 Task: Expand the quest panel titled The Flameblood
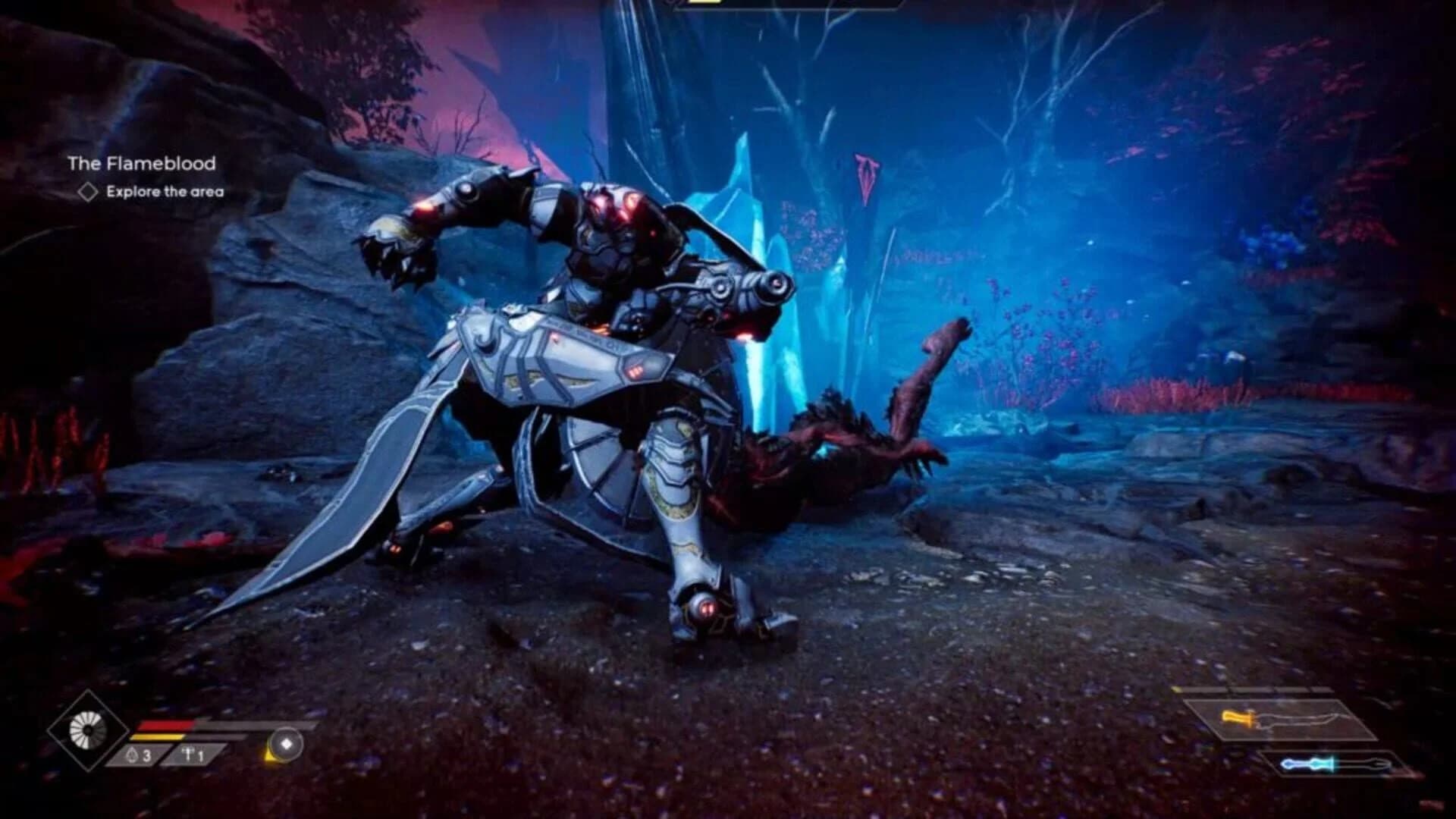tap(141, 162)
